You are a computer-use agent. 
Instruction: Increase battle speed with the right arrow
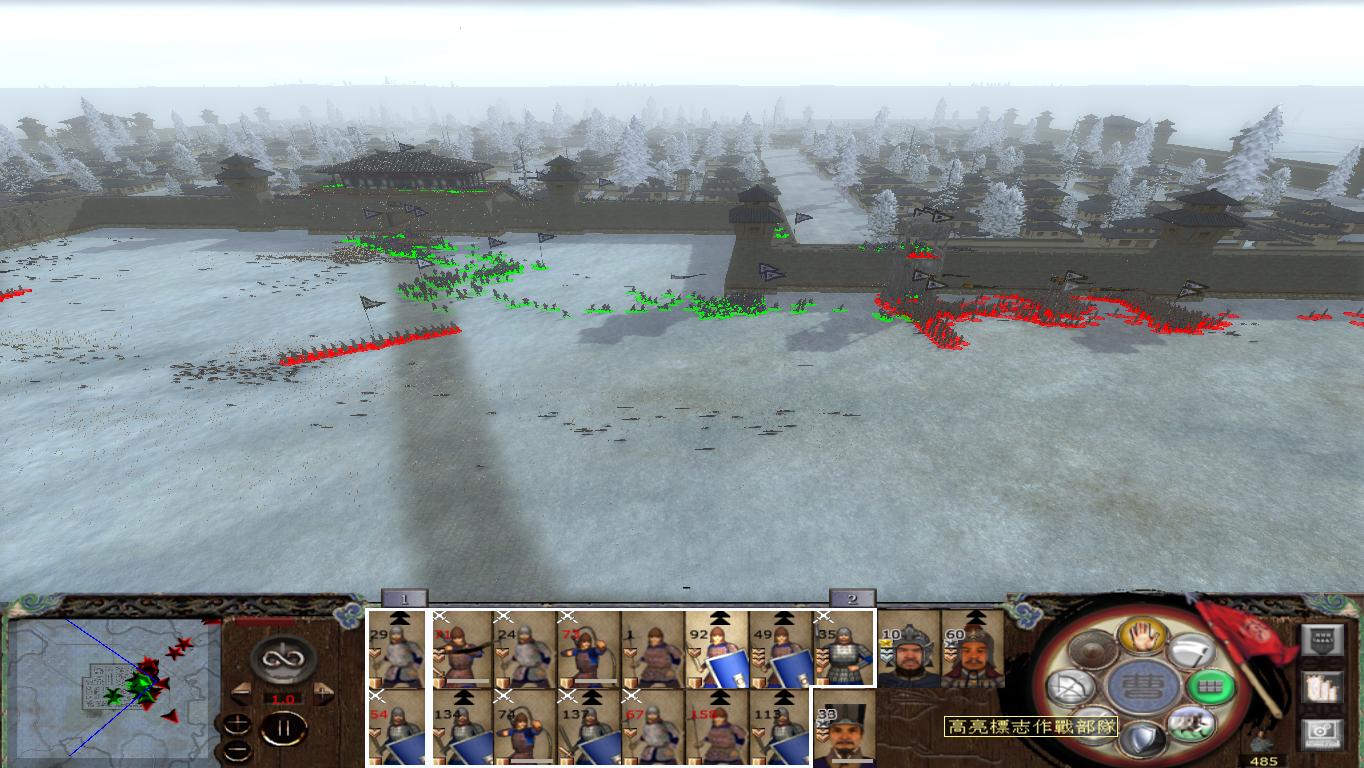(x=323, y=691)
